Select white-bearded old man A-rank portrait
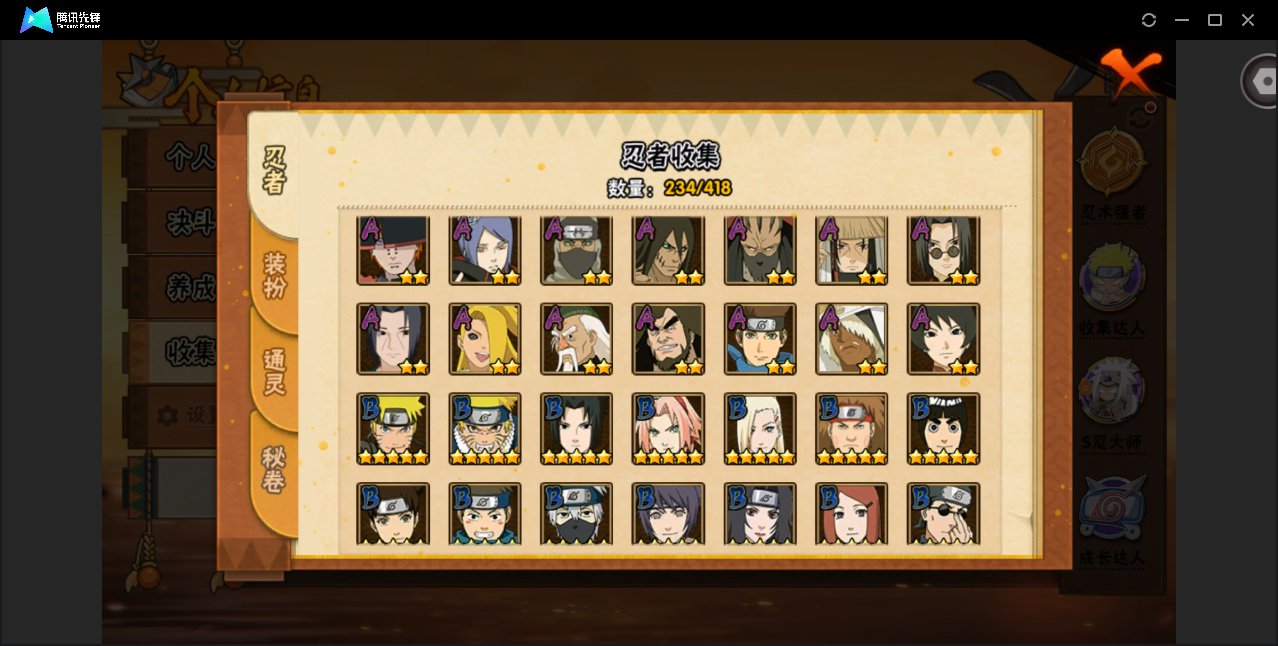 click(x=576, y=339)
